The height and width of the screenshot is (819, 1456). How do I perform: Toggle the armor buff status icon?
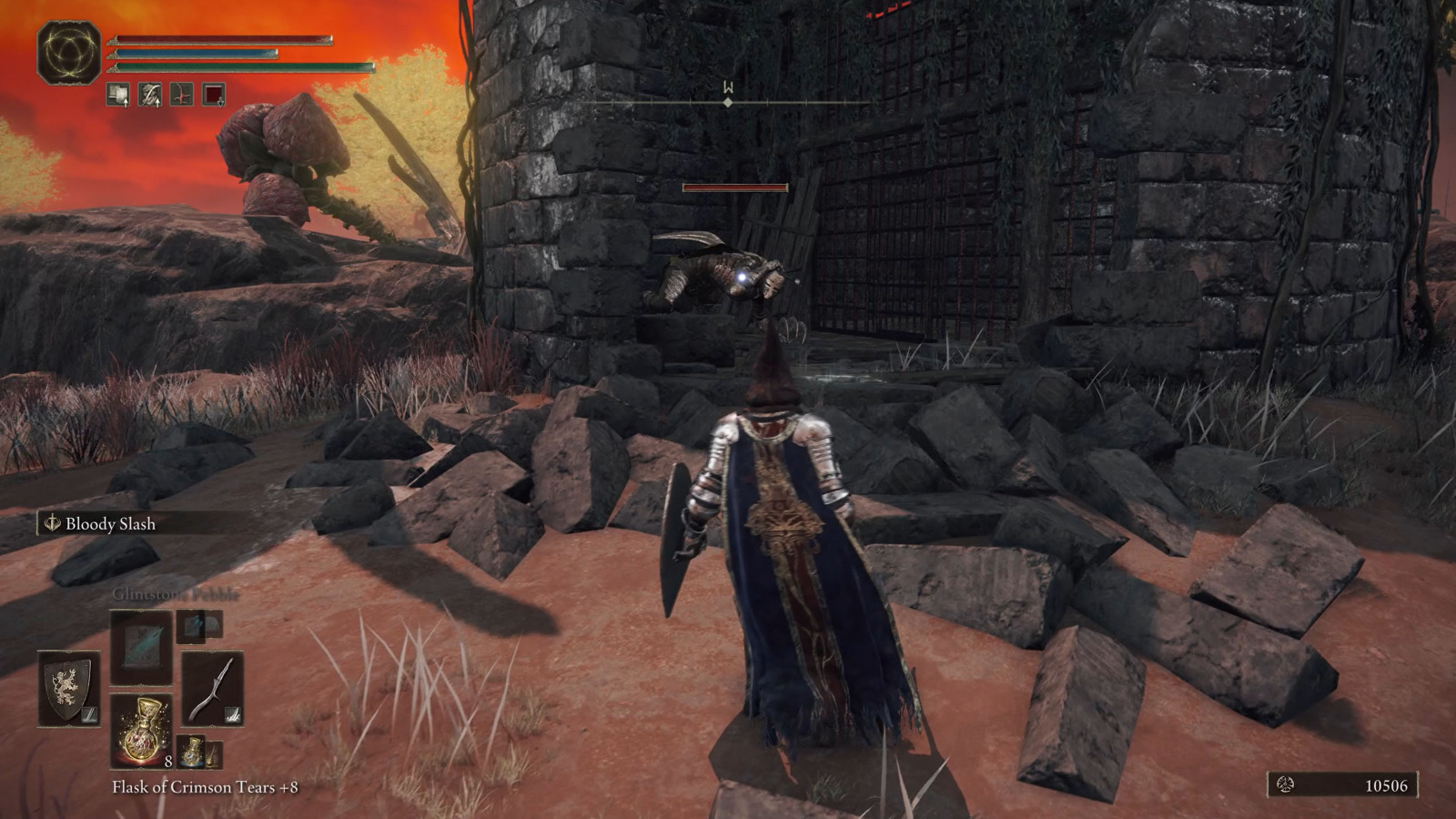click(x=116, y=95)
